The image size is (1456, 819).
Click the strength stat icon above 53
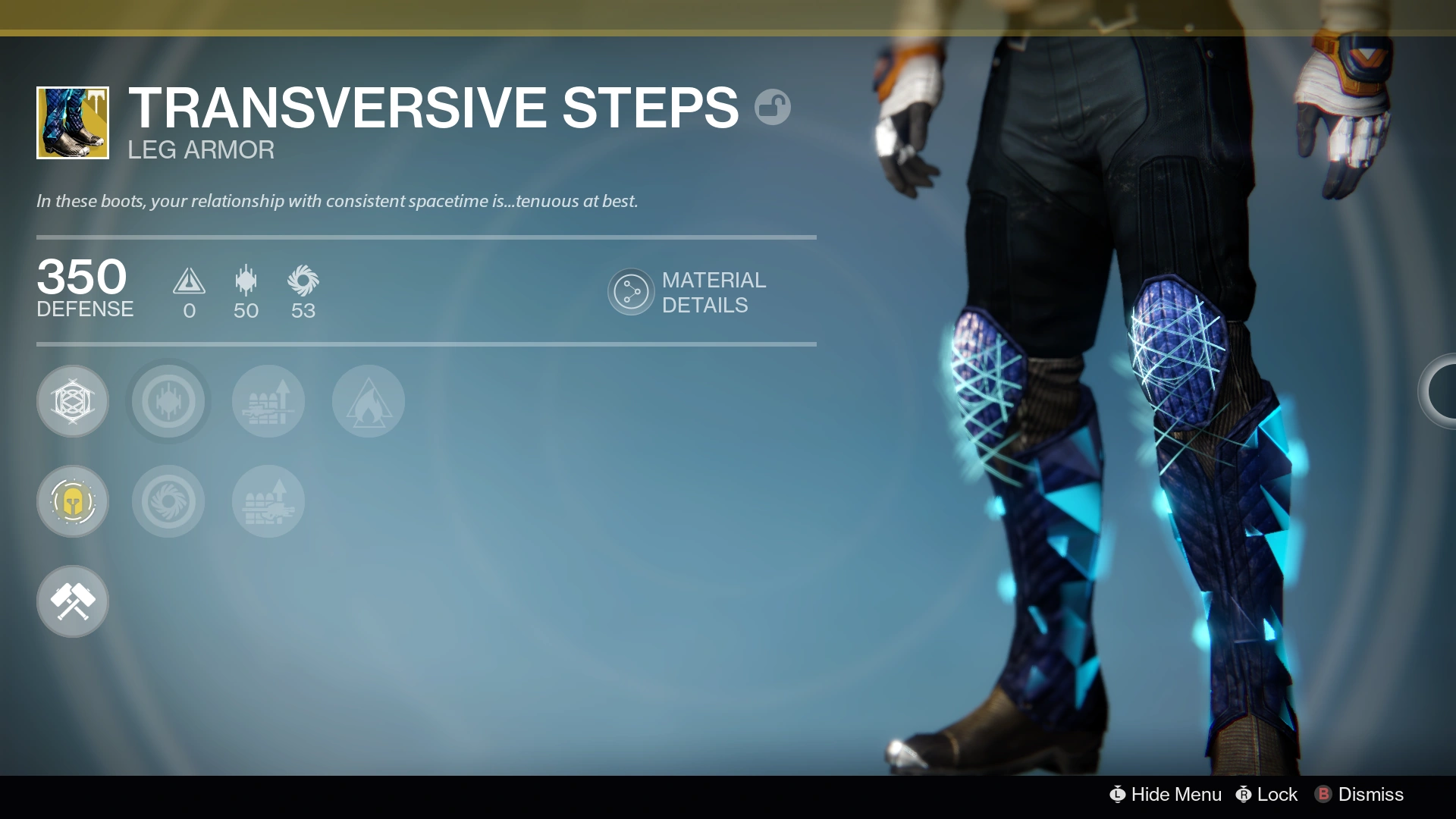[x=303, y=282]
